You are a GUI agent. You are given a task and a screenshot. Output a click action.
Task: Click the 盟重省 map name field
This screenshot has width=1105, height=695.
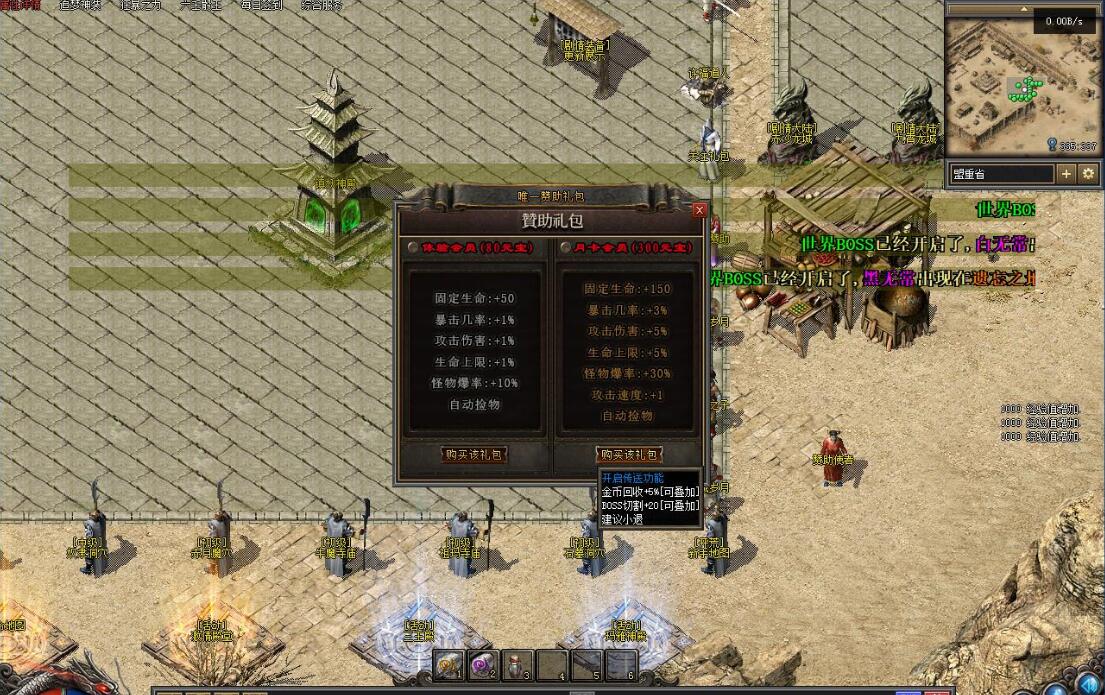(998, 174)
